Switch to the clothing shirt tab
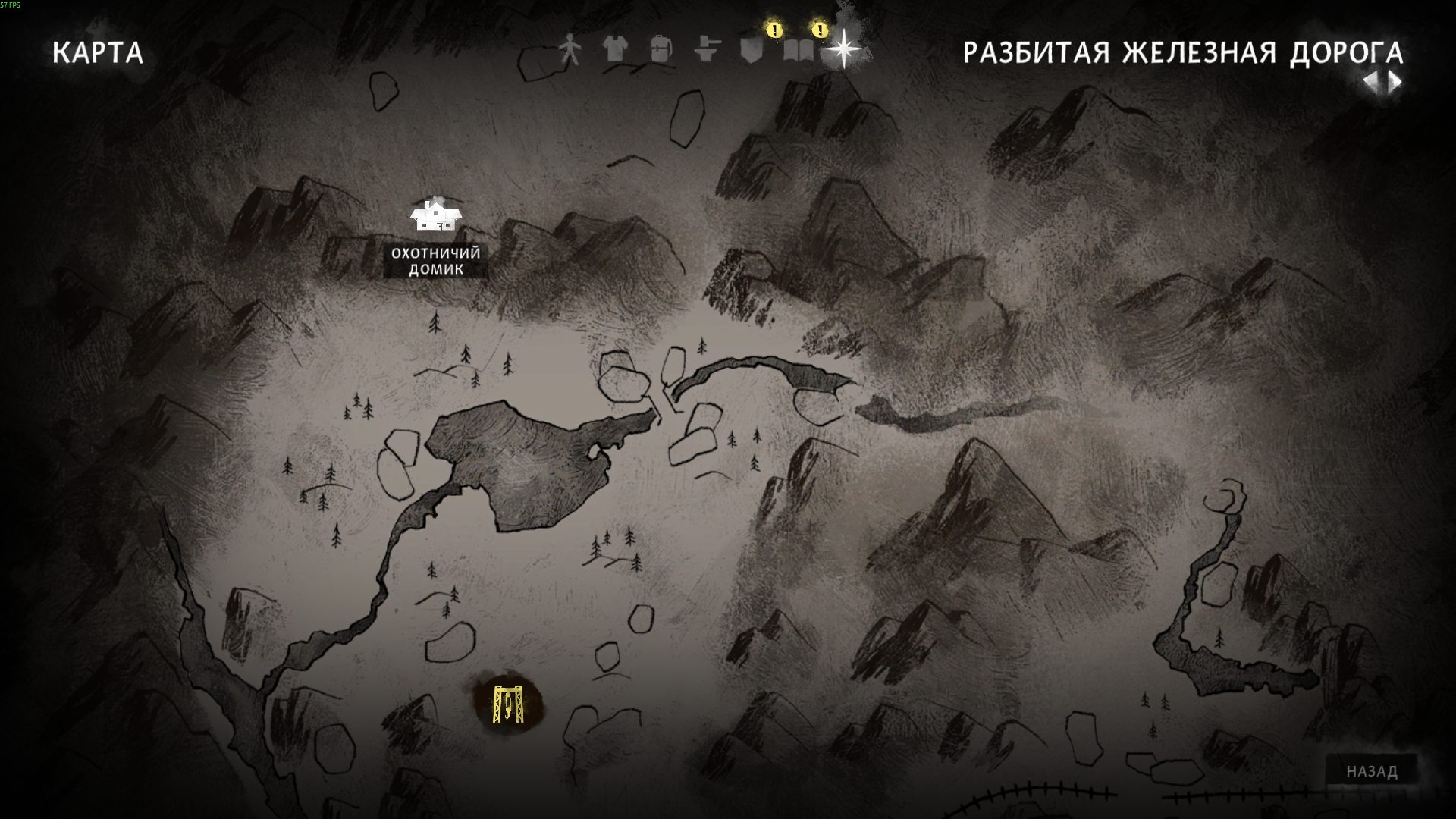 point(615,50)
